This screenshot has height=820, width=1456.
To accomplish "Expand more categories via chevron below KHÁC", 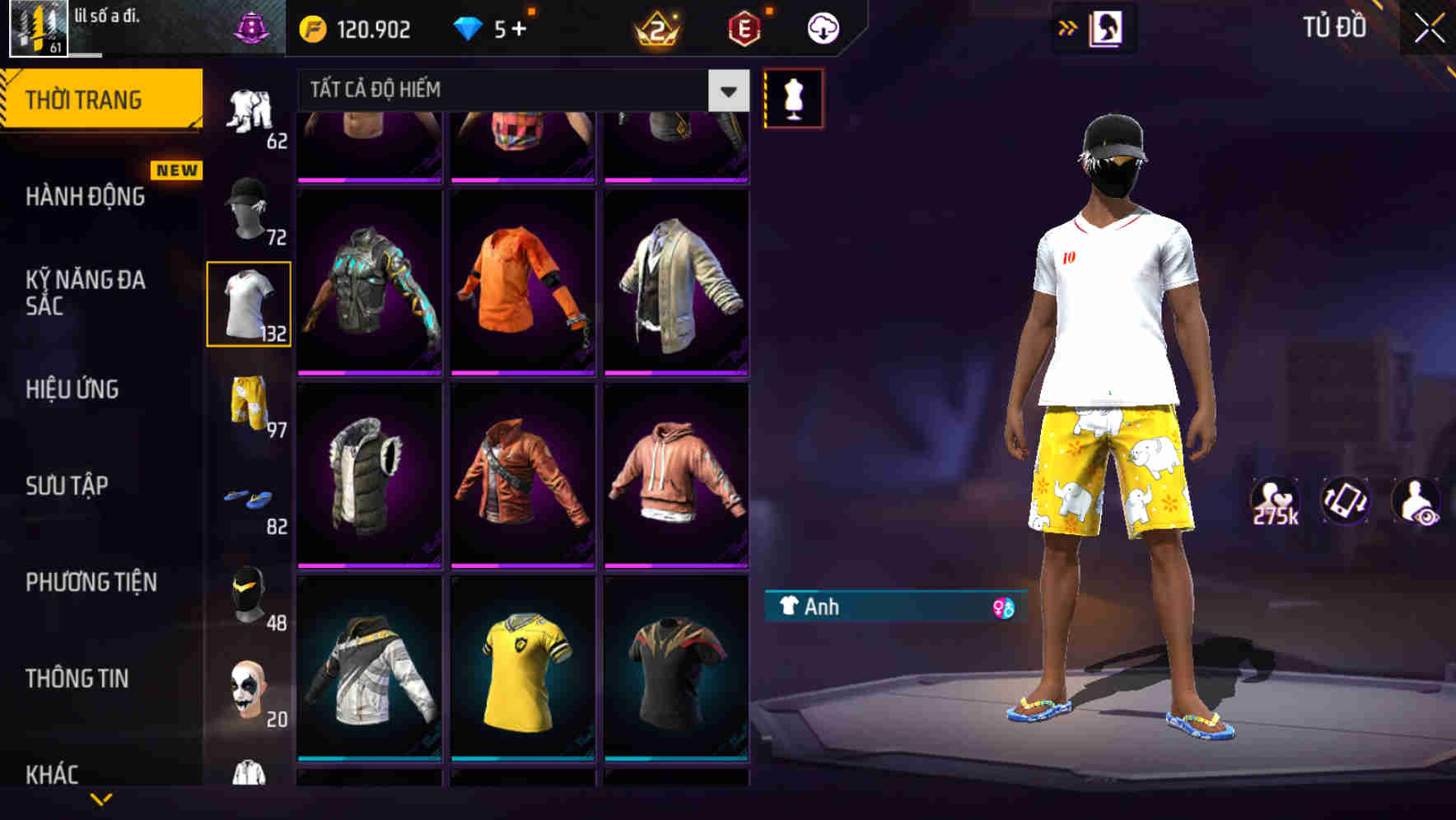I will point(101,797).
